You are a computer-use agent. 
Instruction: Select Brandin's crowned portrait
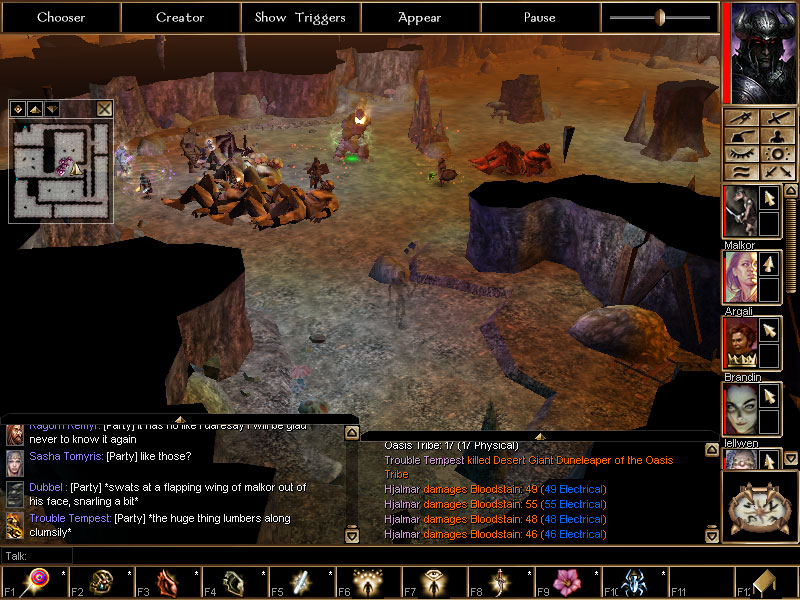[x=739, y=343]
